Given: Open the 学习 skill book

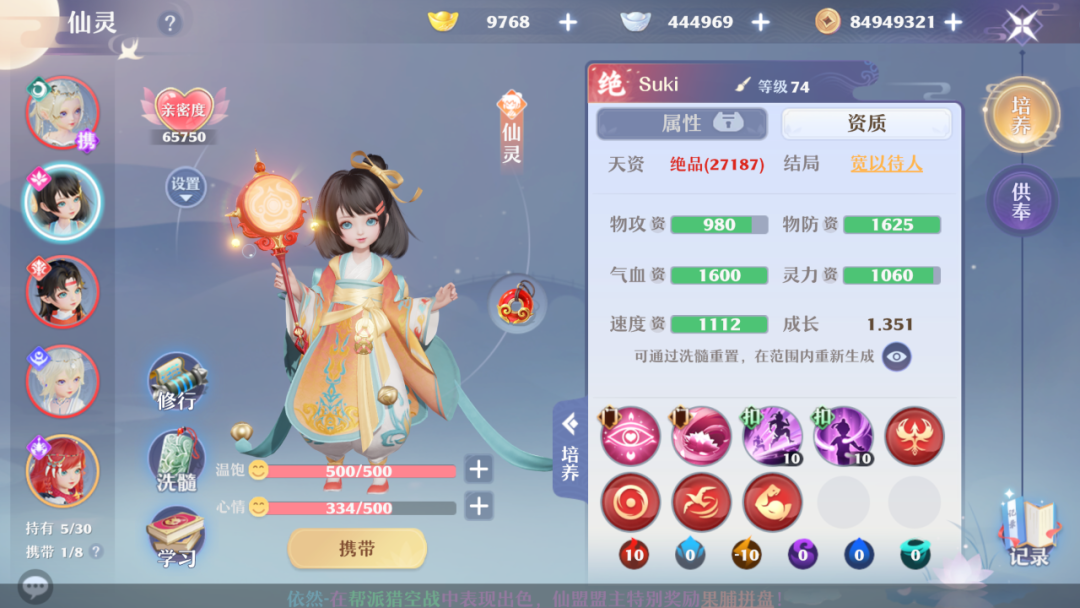Looking at the screenshot, I should pyautogui.click(x=176, y=540).
